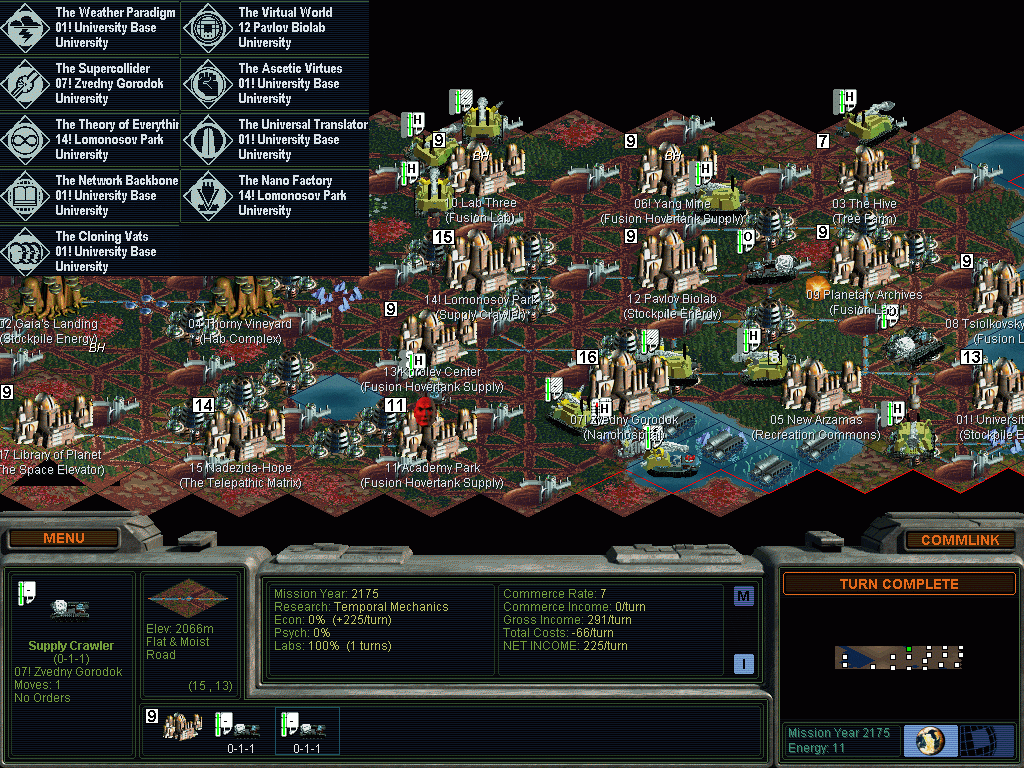Select The Weather Paradigm project entry
The image size is (1024, 768).
[x=91, y=28]
